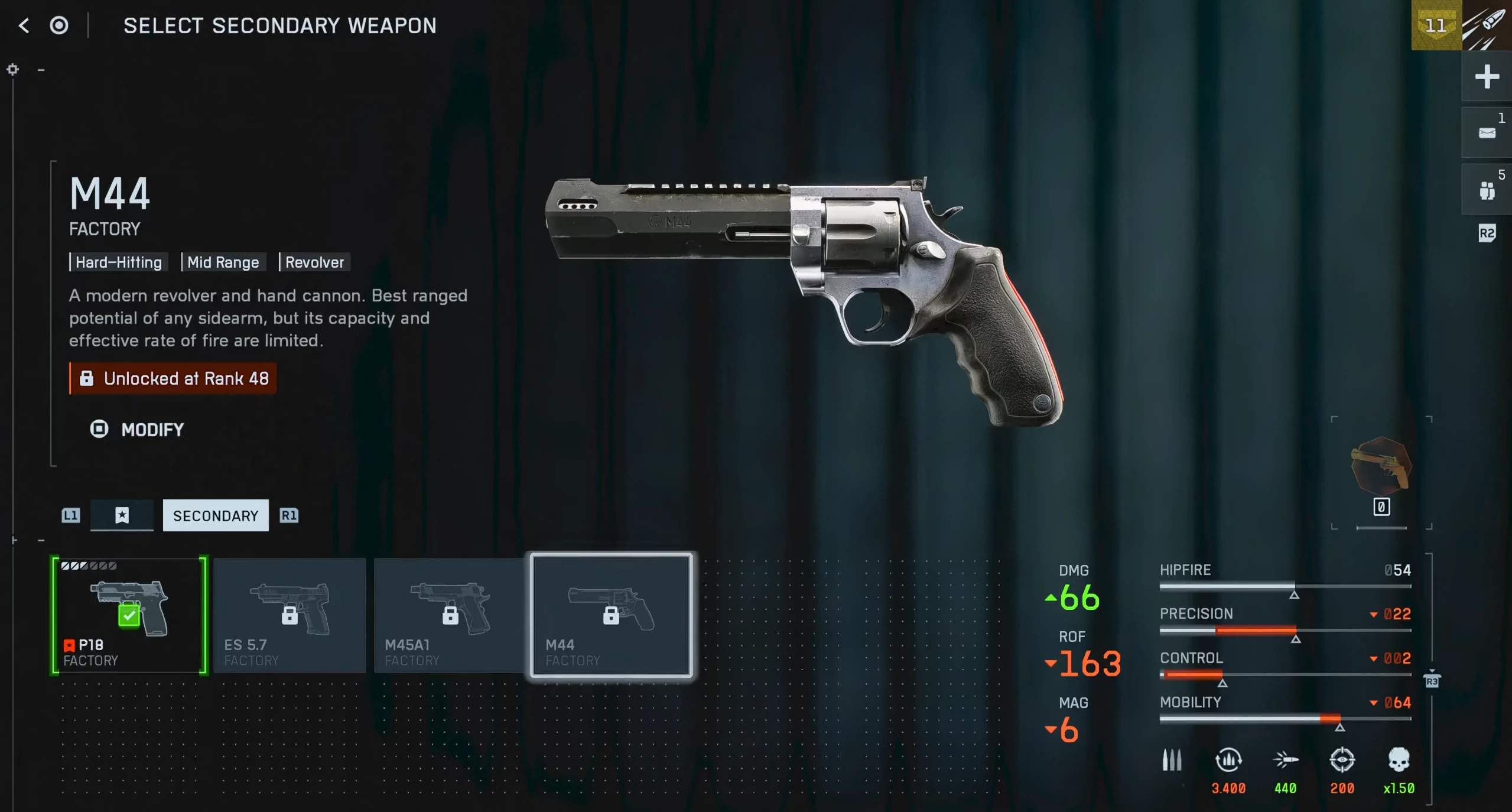Open the favorites star tab

(x=122, y=515)
